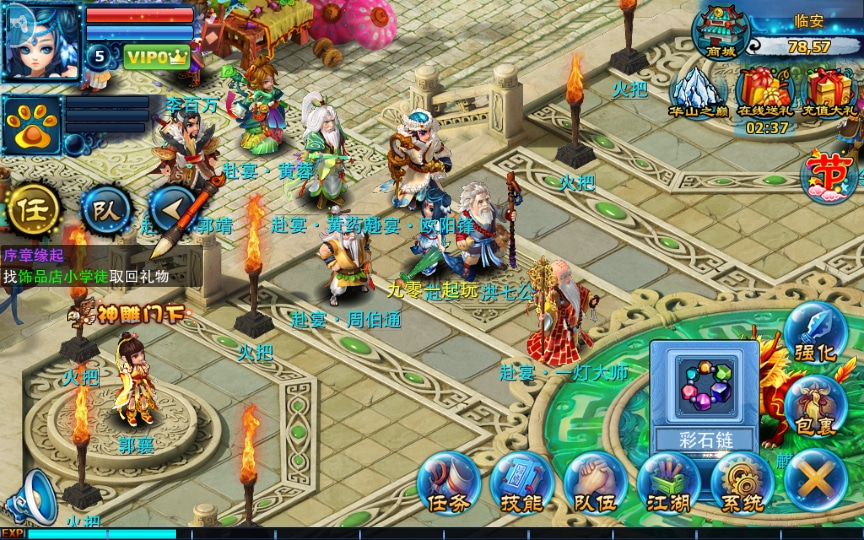
Task: Open the 强化 enhancement menu
Action: 815,335
